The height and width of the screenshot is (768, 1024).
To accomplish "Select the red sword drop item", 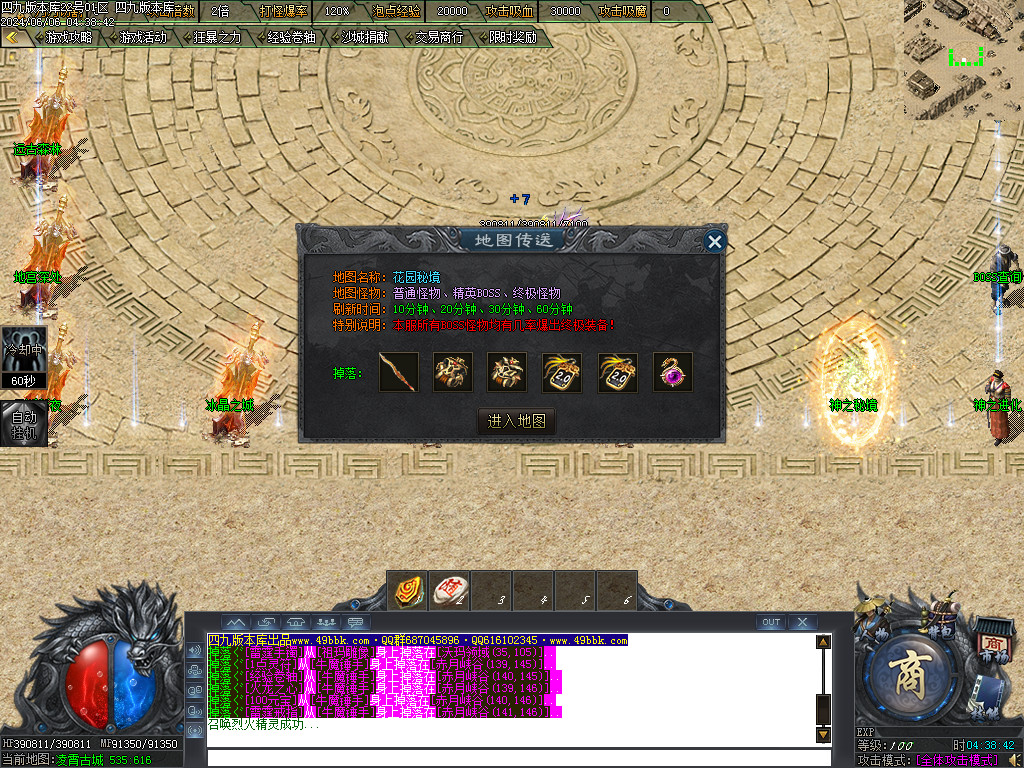I will pyautogui.click(x=399, y=373).
